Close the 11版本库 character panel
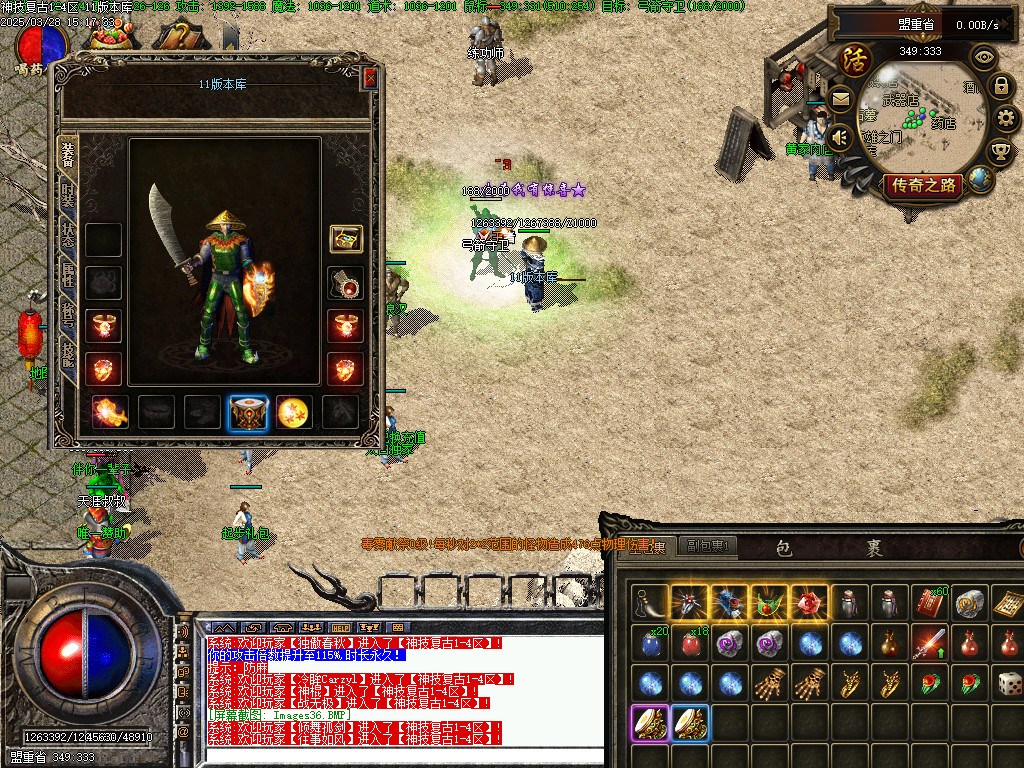The image size is (1024, 768). (x=370, y=78)
